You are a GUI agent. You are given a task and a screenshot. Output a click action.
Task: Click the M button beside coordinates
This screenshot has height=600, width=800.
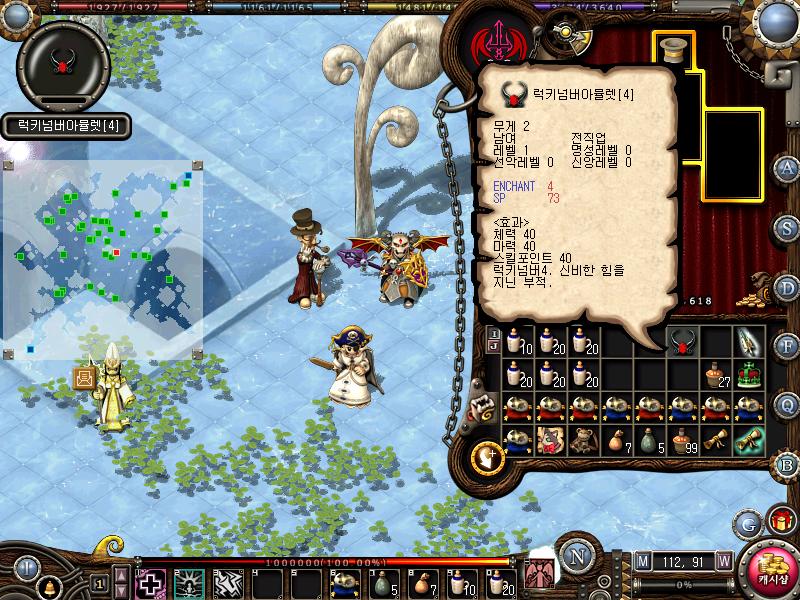(642, 560)
